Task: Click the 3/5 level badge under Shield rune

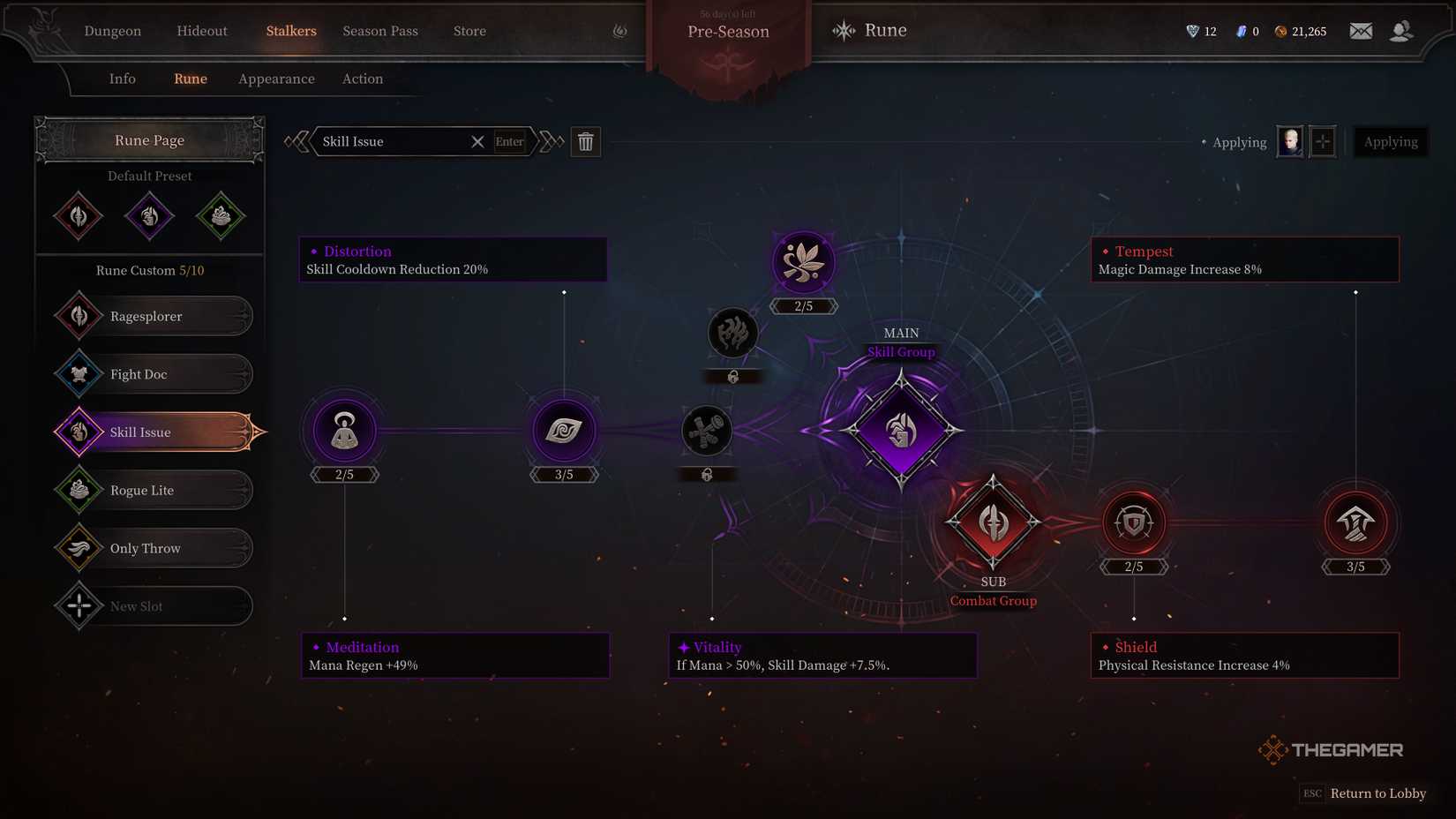Action: tap(1356, 566)
